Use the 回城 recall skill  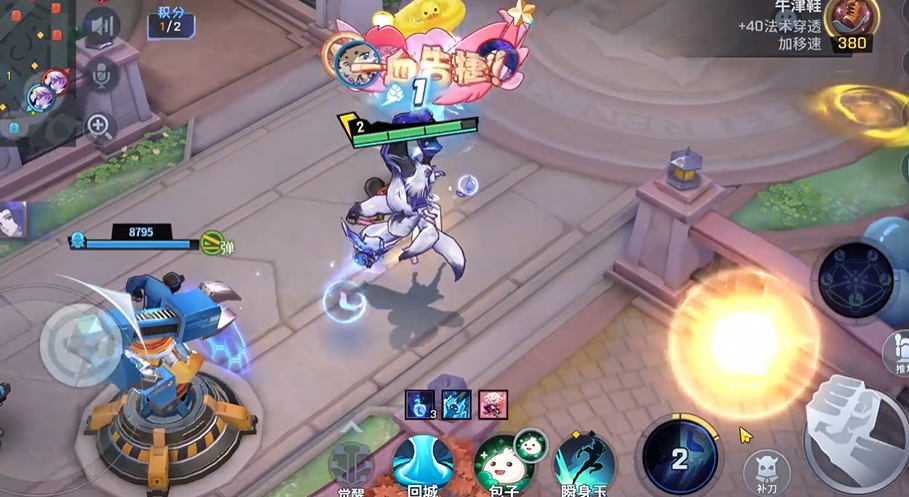tap(423, 463)
